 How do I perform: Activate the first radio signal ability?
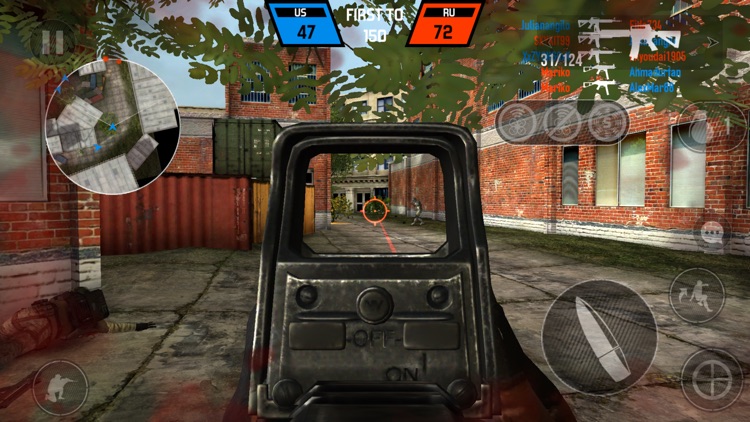click(517, 122)
